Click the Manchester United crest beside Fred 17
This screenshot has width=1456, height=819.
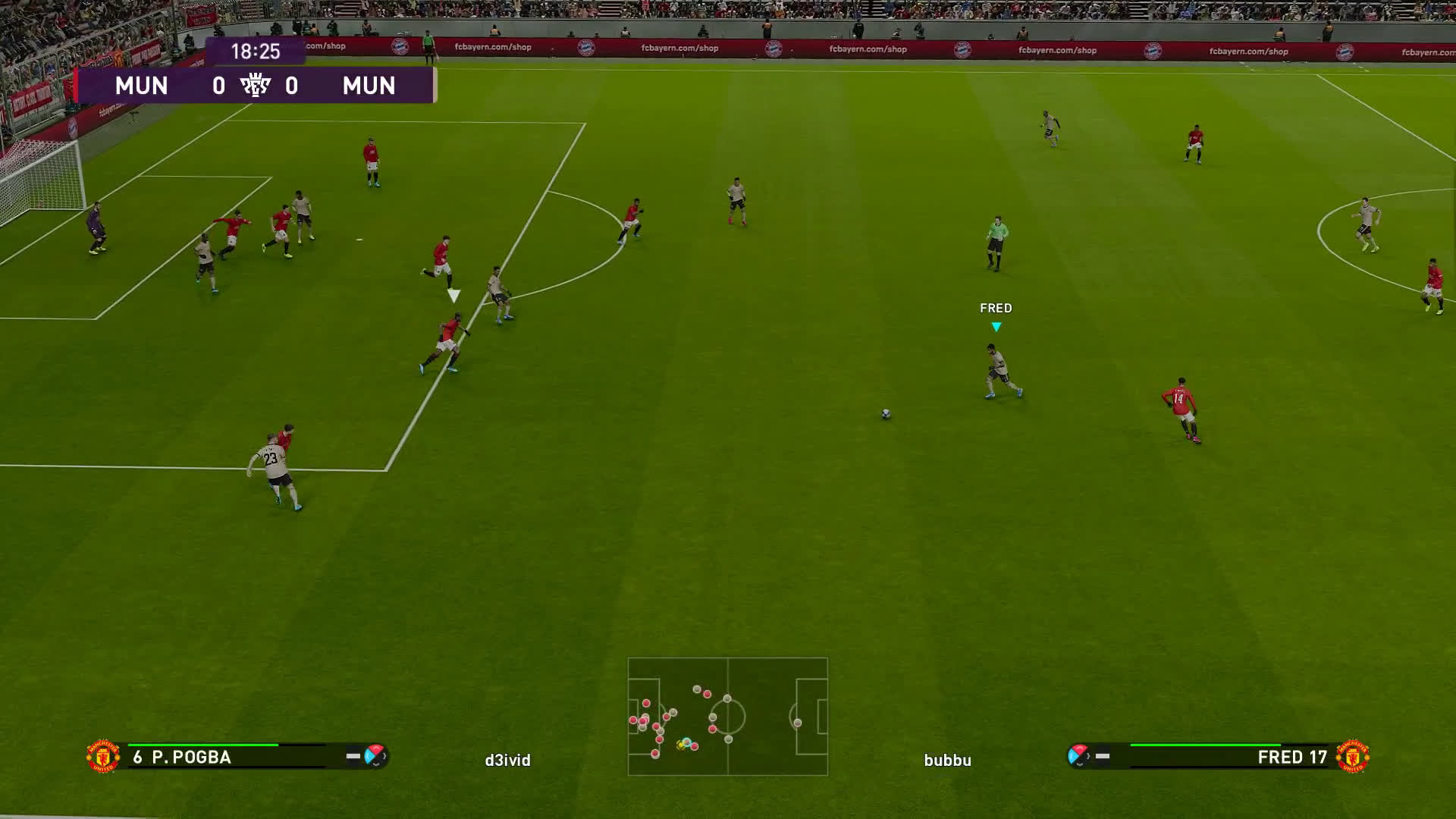tap(1352, 756)
